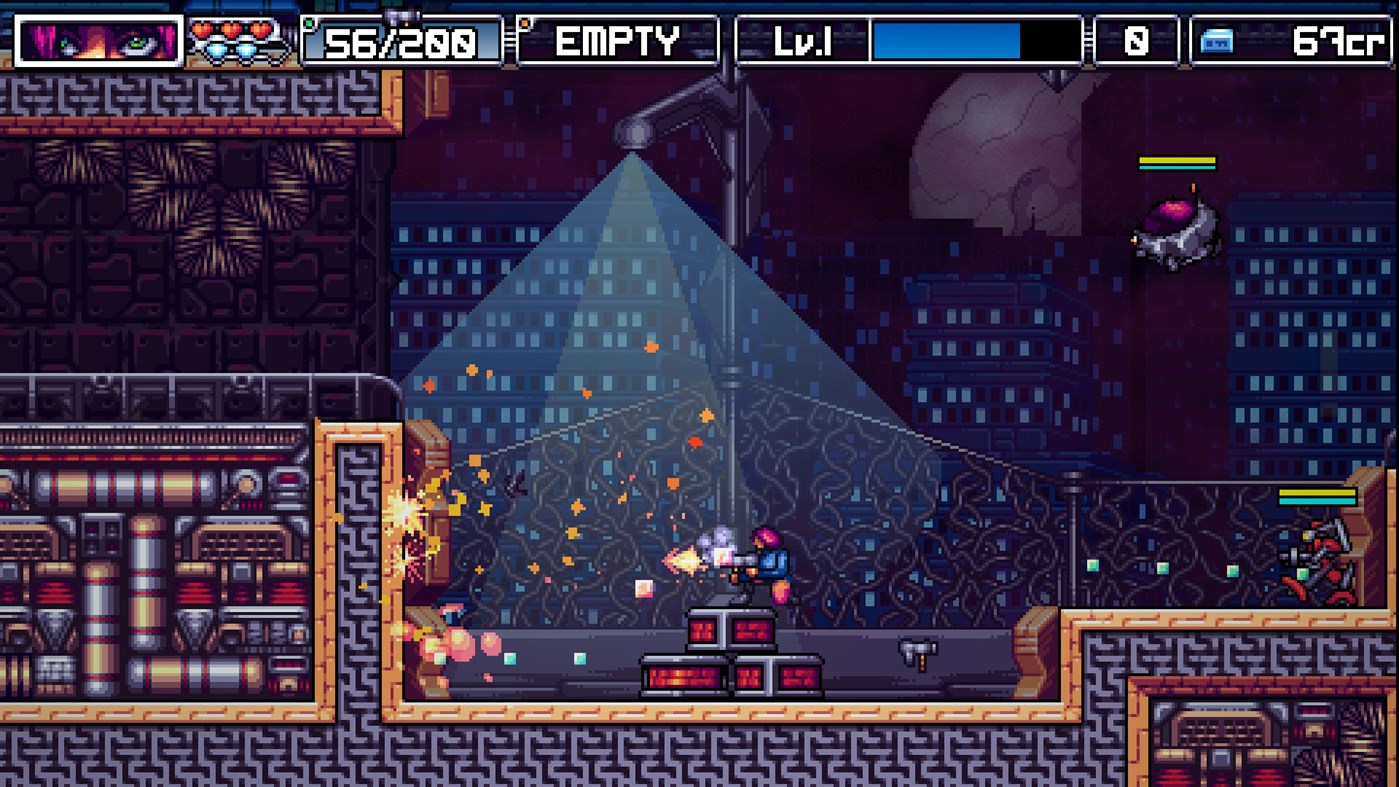Click the green indicator light on the ammo panel
Viewport: 1399px width, 787px height.
click(310, 23)
